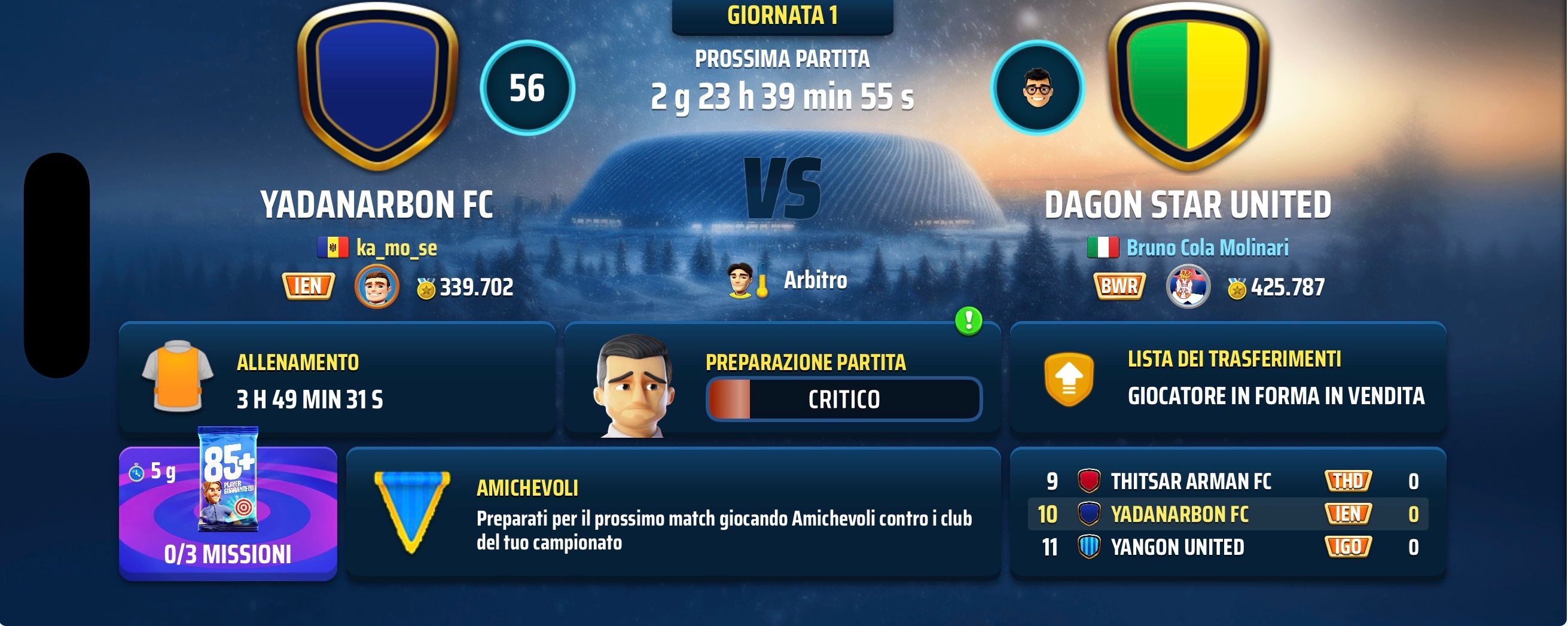1568x626 pixels.
Task: Show the team rating 56 badge
Action: coord(527,88)
